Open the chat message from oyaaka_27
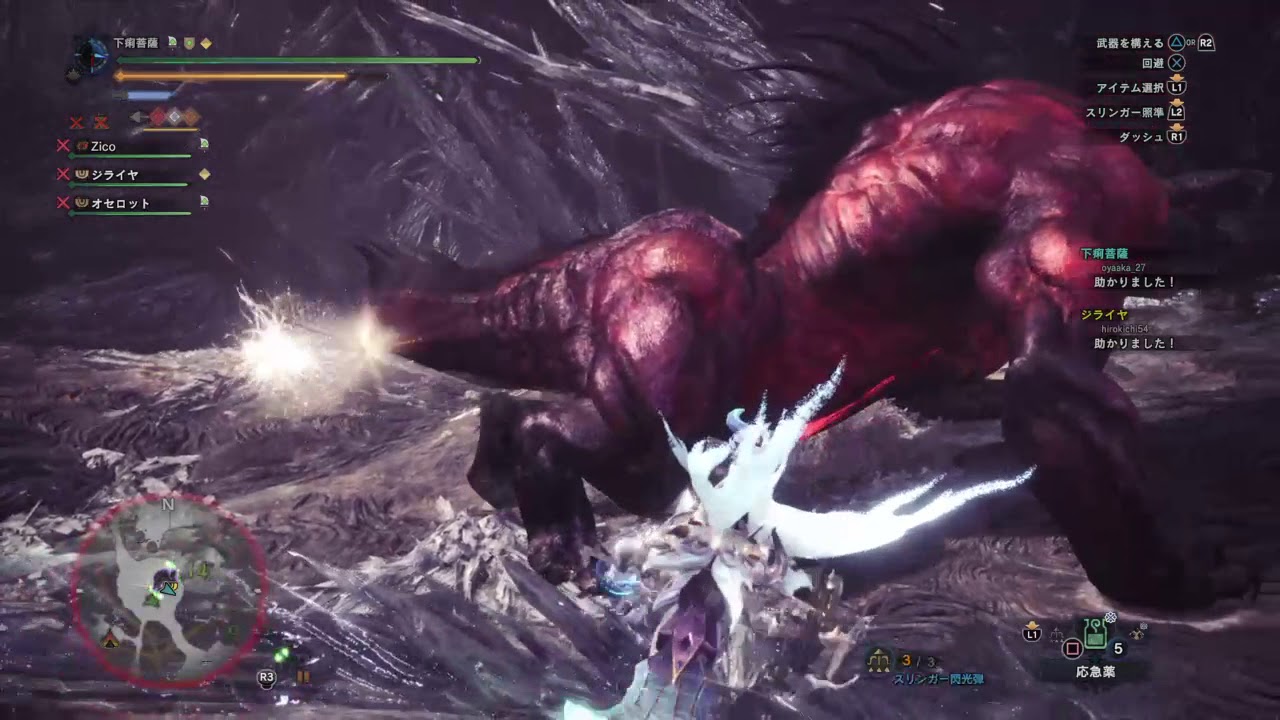This screenshot has width=1280, height=720. pos(1133,282)
